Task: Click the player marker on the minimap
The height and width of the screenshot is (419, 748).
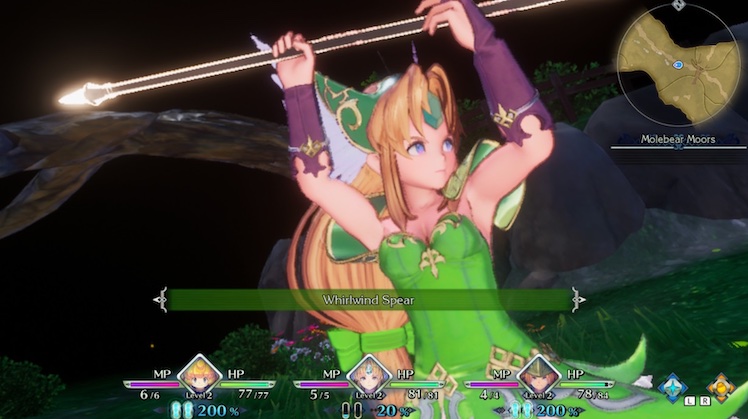Action: coord(678,64)
